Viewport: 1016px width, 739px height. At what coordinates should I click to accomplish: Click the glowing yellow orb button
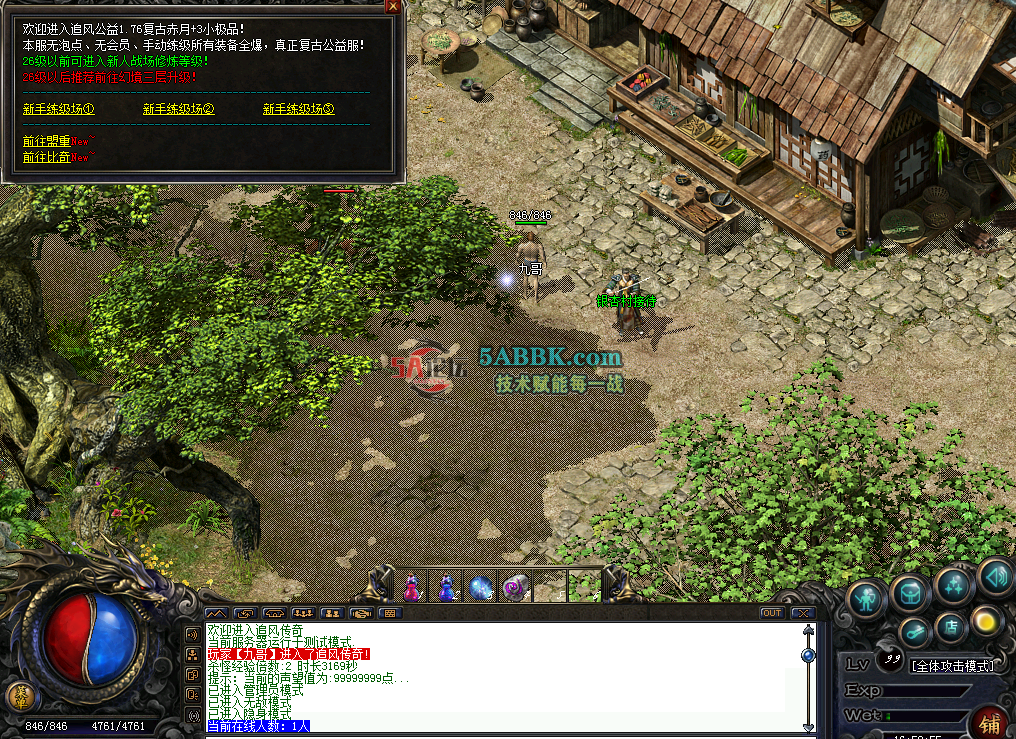point(987,620)
